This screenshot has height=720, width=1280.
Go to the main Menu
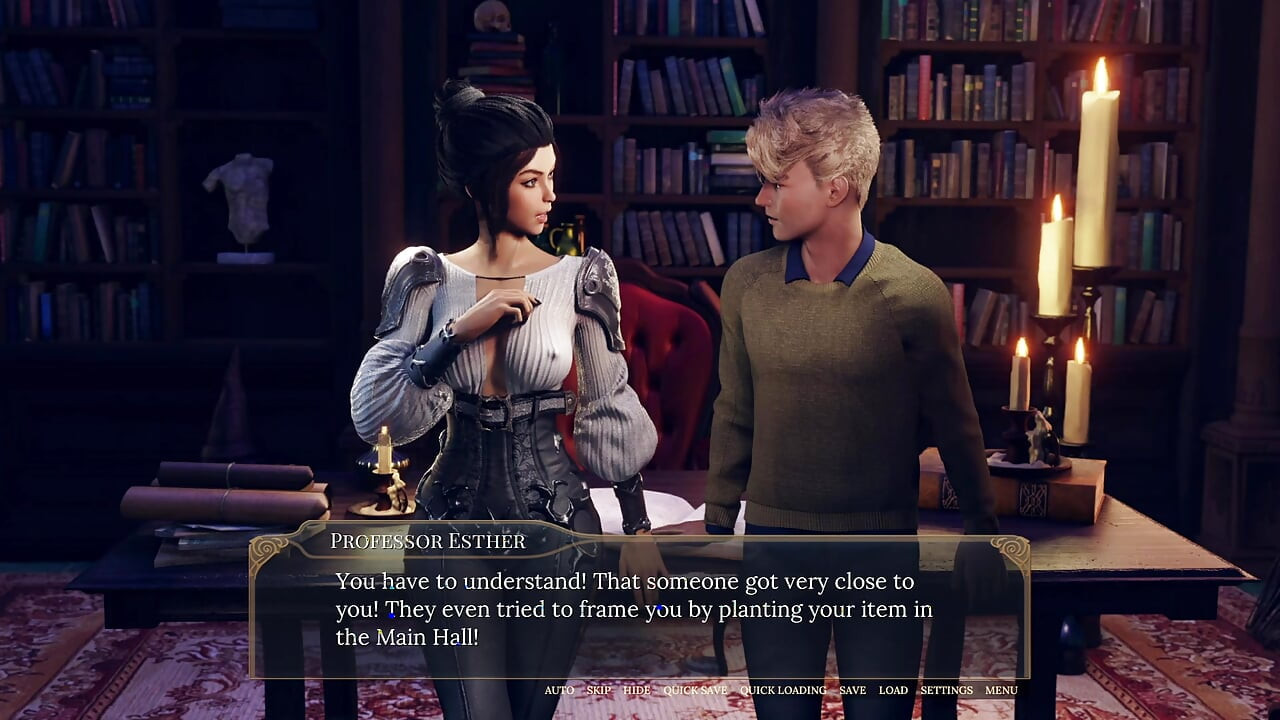1001,690
